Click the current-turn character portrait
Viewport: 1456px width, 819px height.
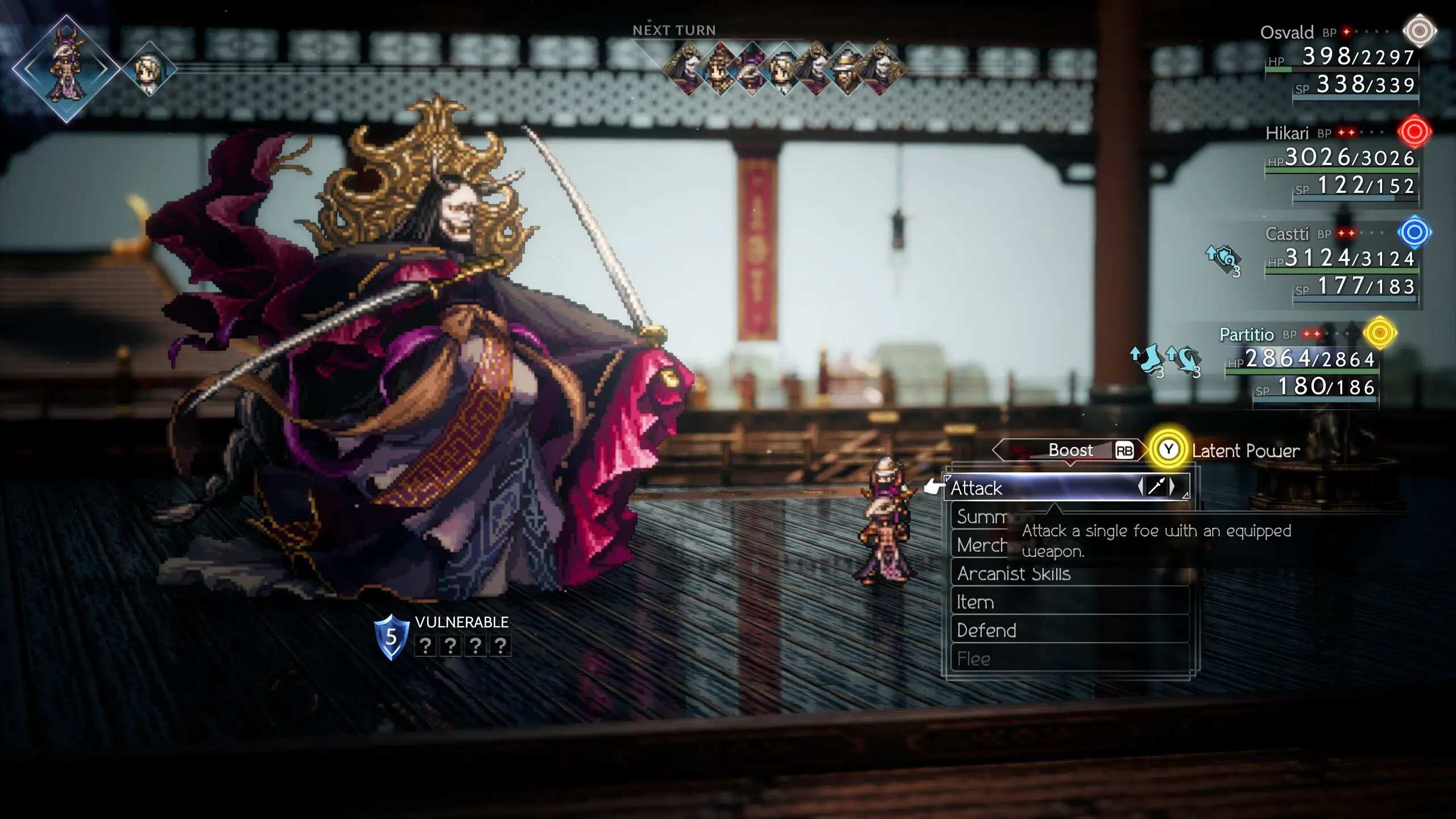click(x=66, y=69)
